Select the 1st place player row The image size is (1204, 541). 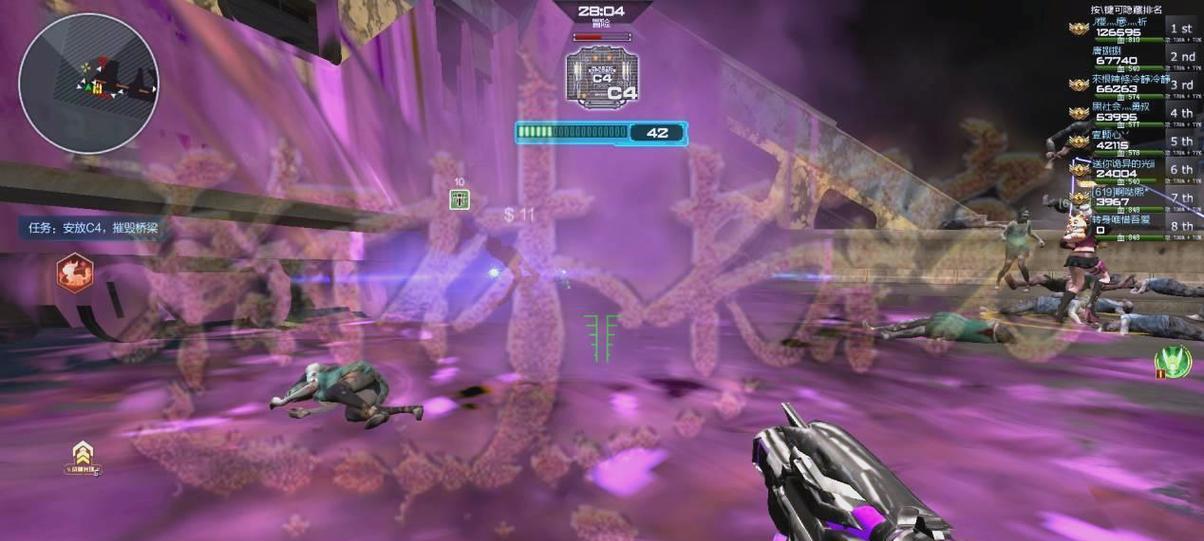[x=1130, y=31]
